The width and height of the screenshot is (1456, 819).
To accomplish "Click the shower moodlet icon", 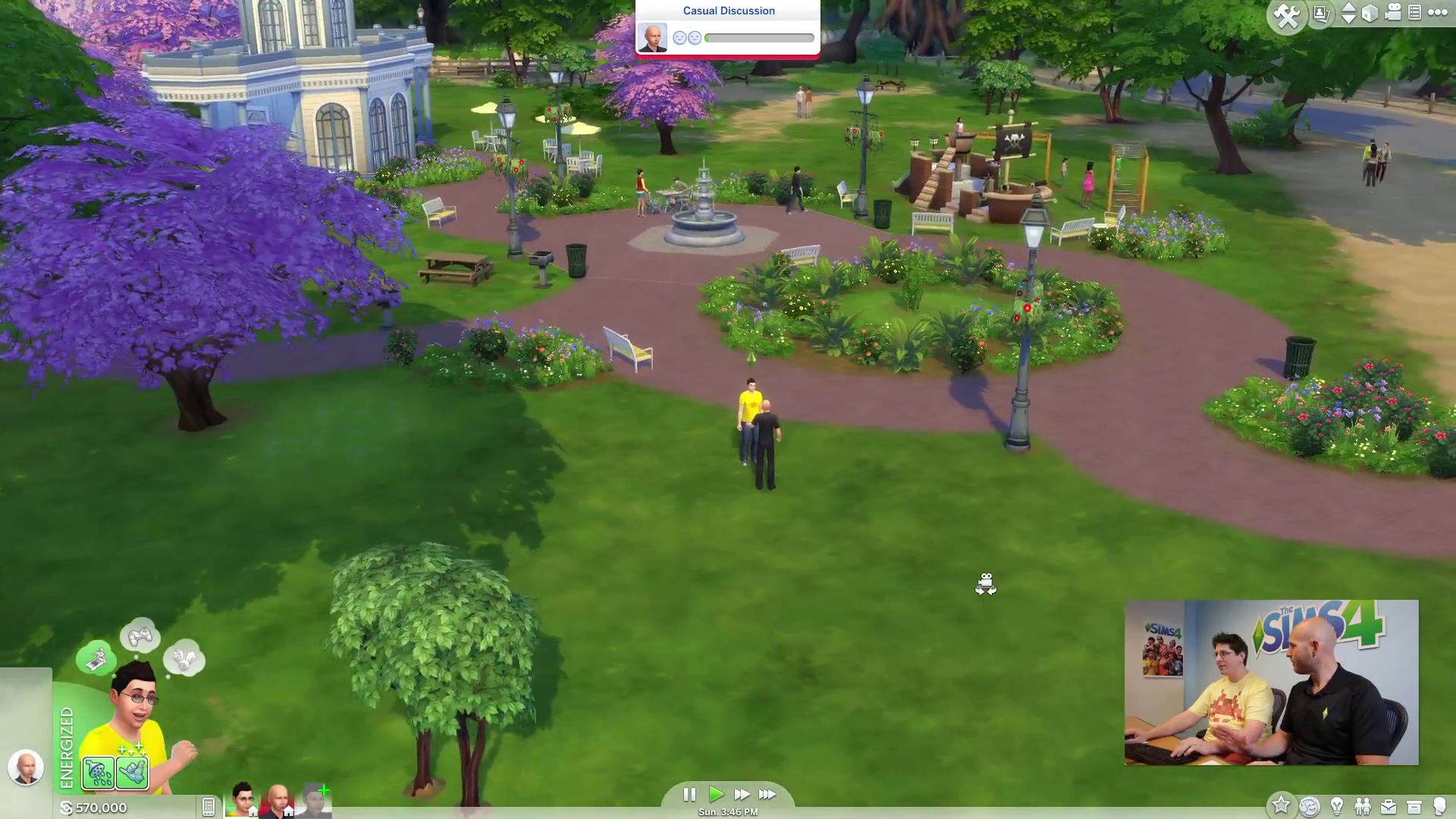I will (x=99, y=773).
